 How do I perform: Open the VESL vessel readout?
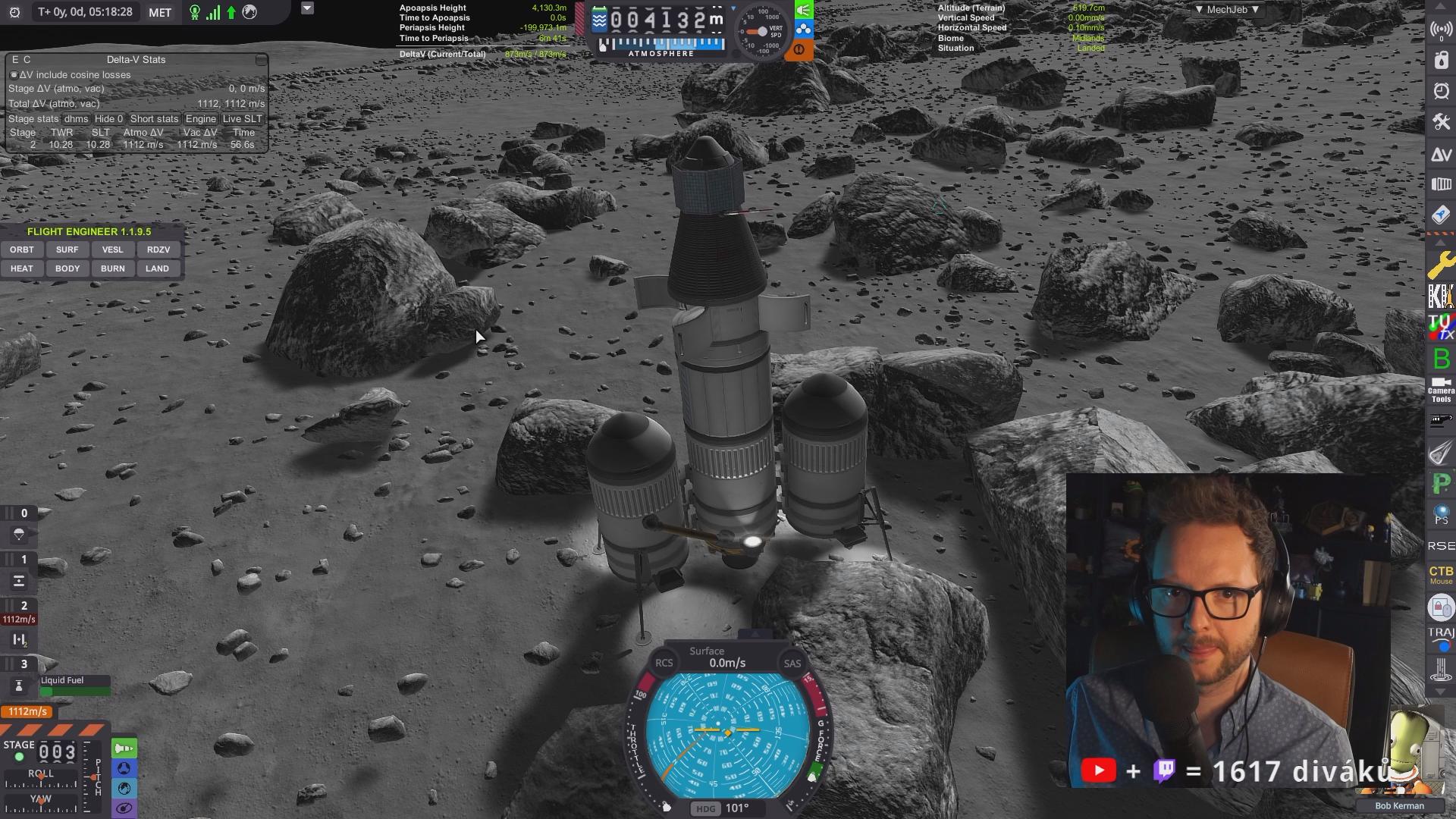click(112, 249)
